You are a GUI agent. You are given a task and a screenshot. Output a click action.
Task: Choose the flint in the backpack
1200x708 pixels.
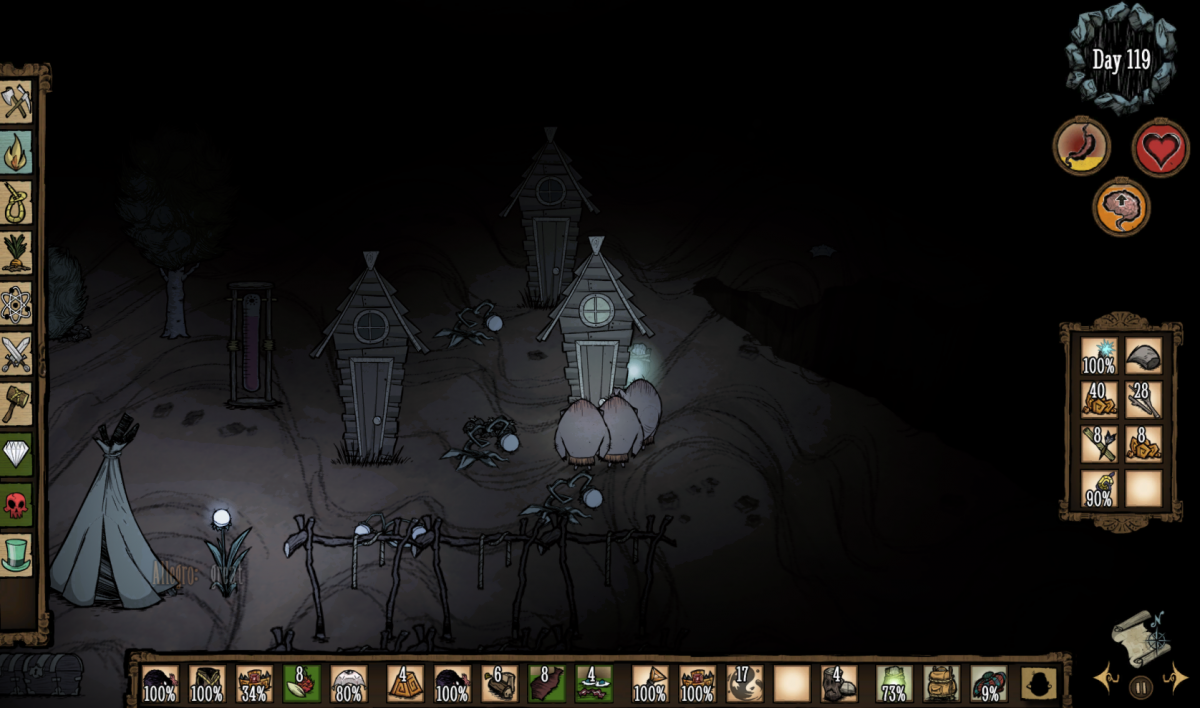click(x=1143, y=356)
